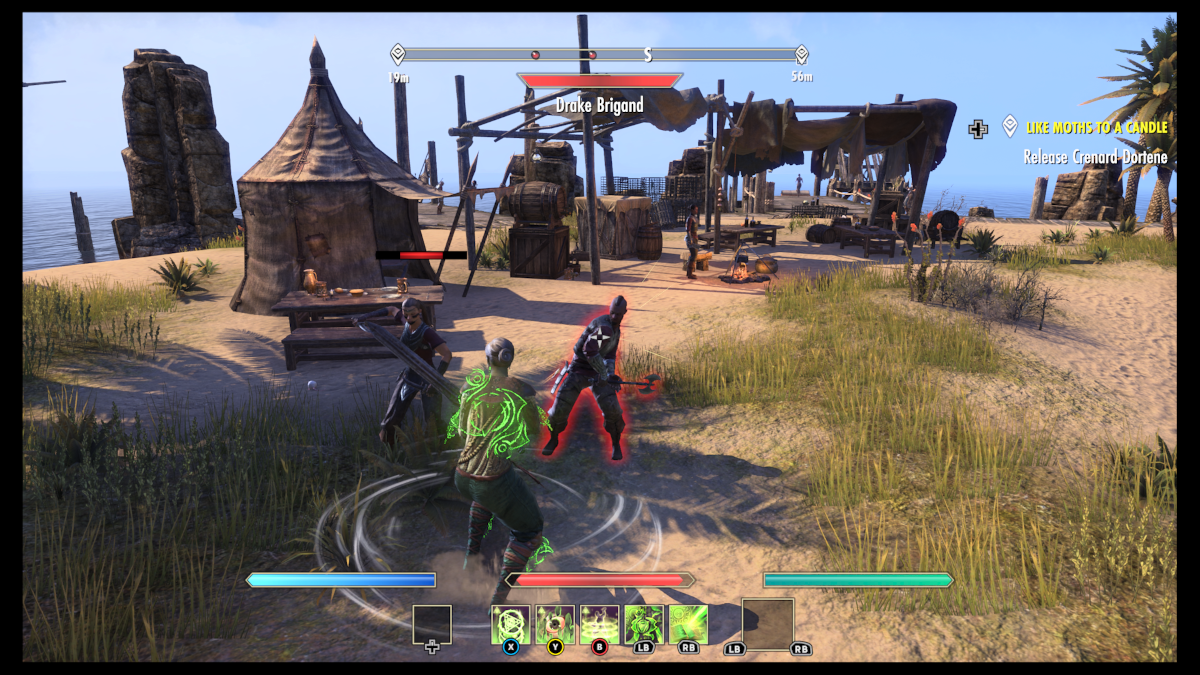1200x675 pixels.
Task: Select the empty quickslot with the d-pad marker
Action: (432, 625)
